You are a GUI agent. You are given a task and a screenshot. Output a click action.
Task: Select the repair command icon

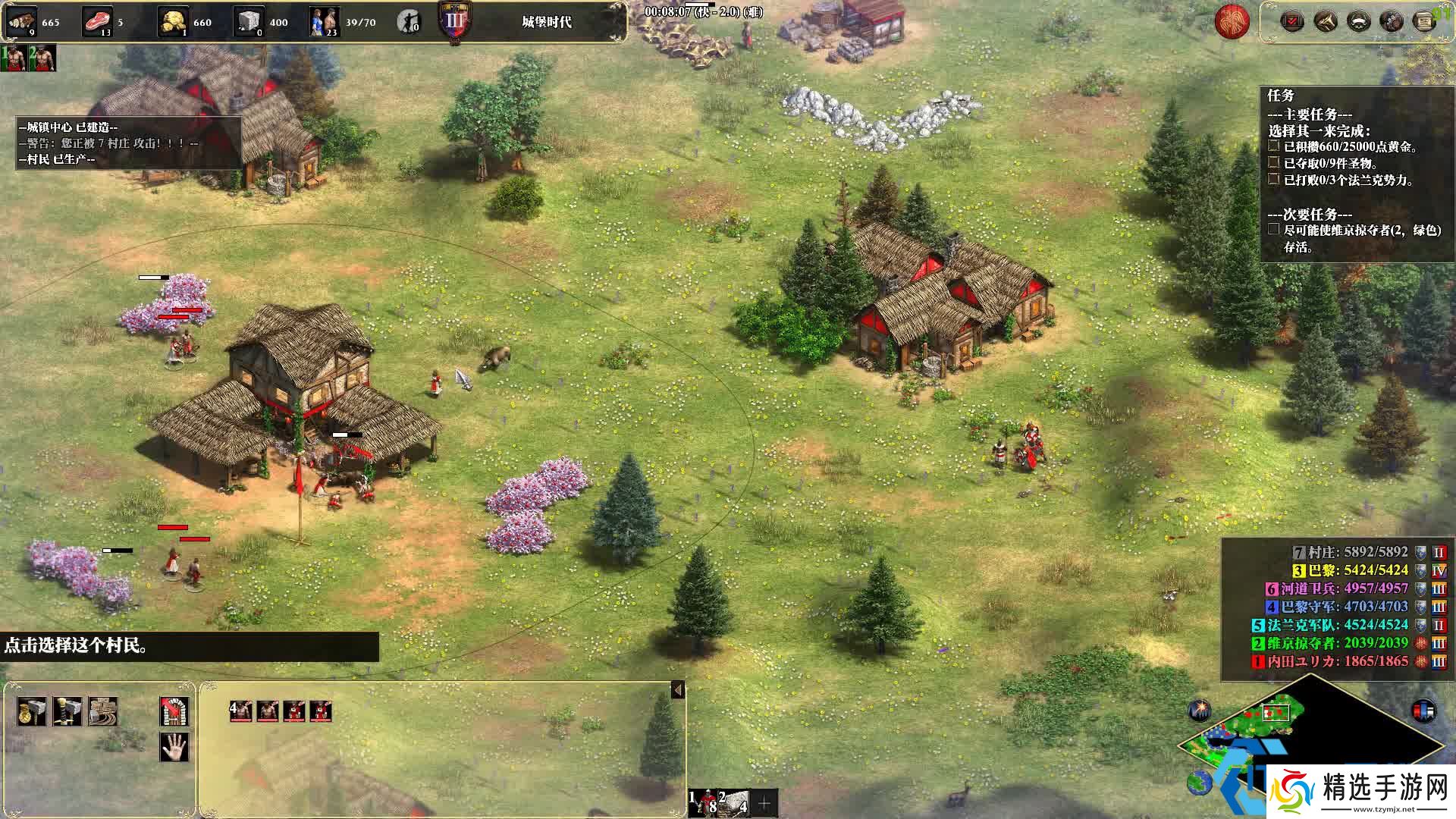[102, 712]
